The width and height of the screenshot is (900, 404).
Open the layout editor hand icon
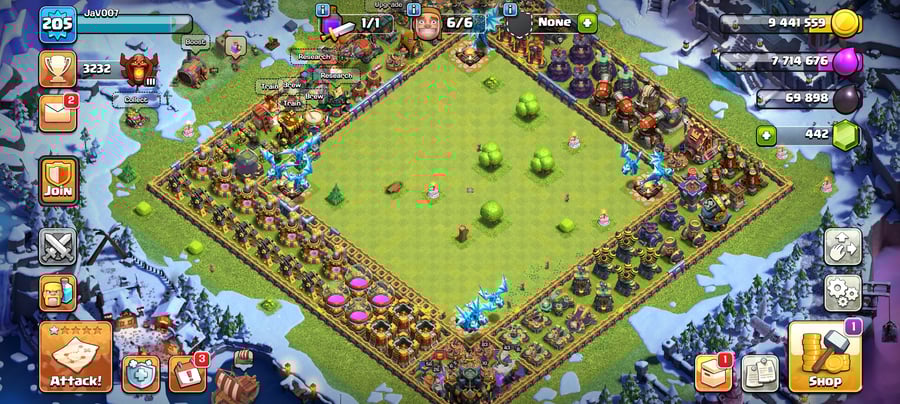[x=842, y=247]
